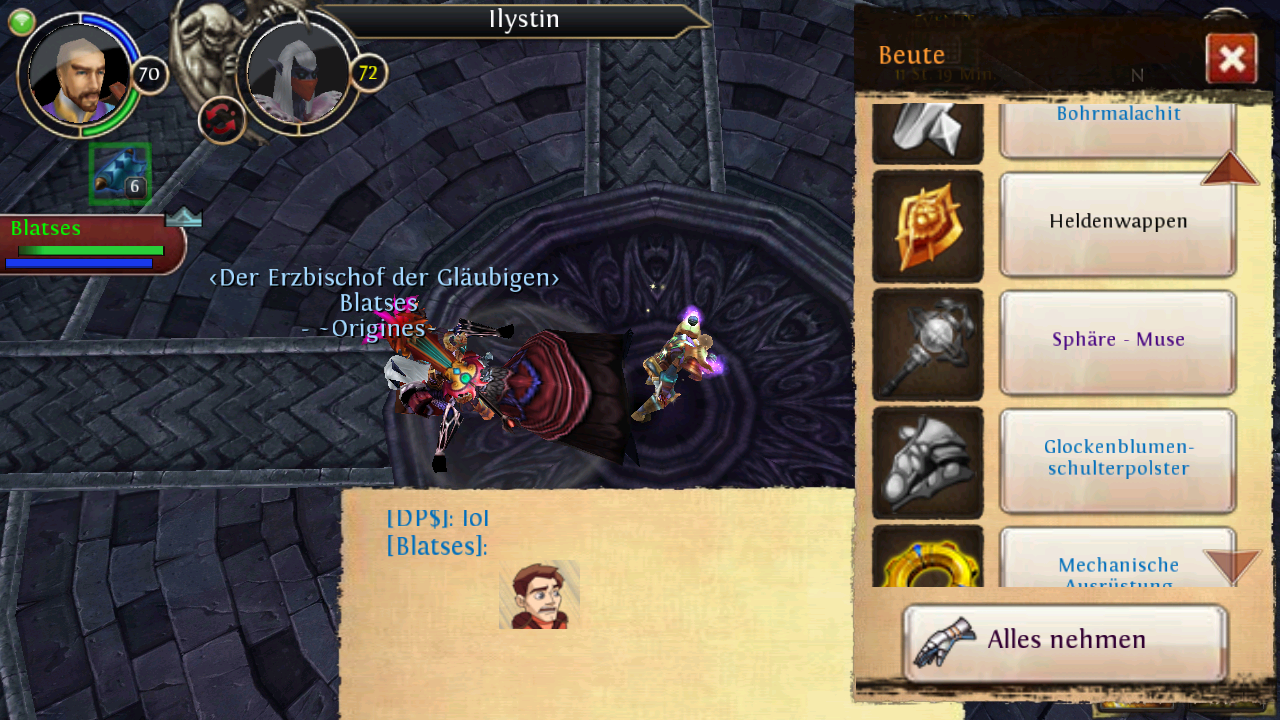Take all loot with Alles nehmen
Screen dimensions: 1280x720
1065,642
